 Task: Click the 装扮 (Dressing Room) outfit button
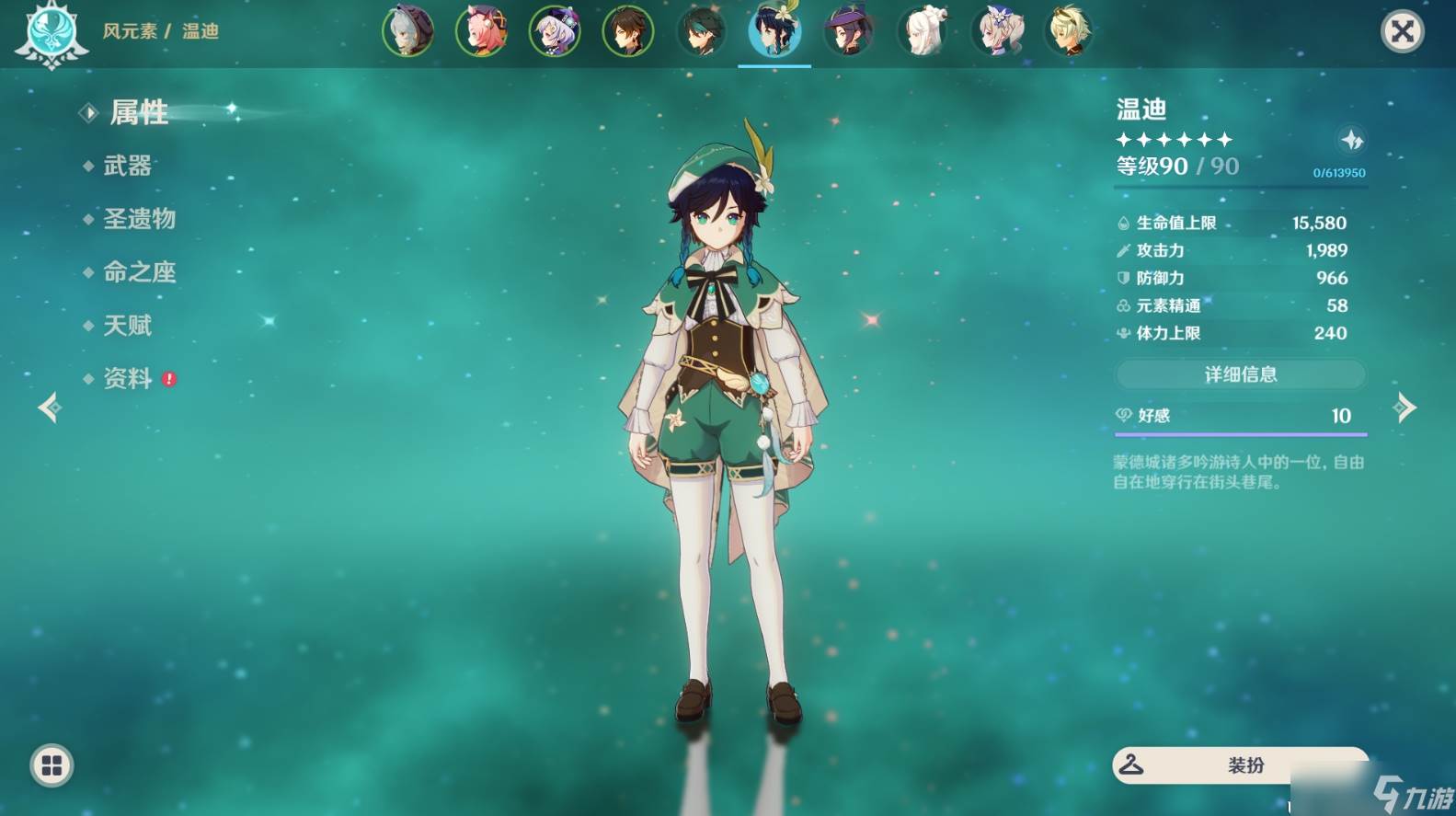click(1240, 764)
